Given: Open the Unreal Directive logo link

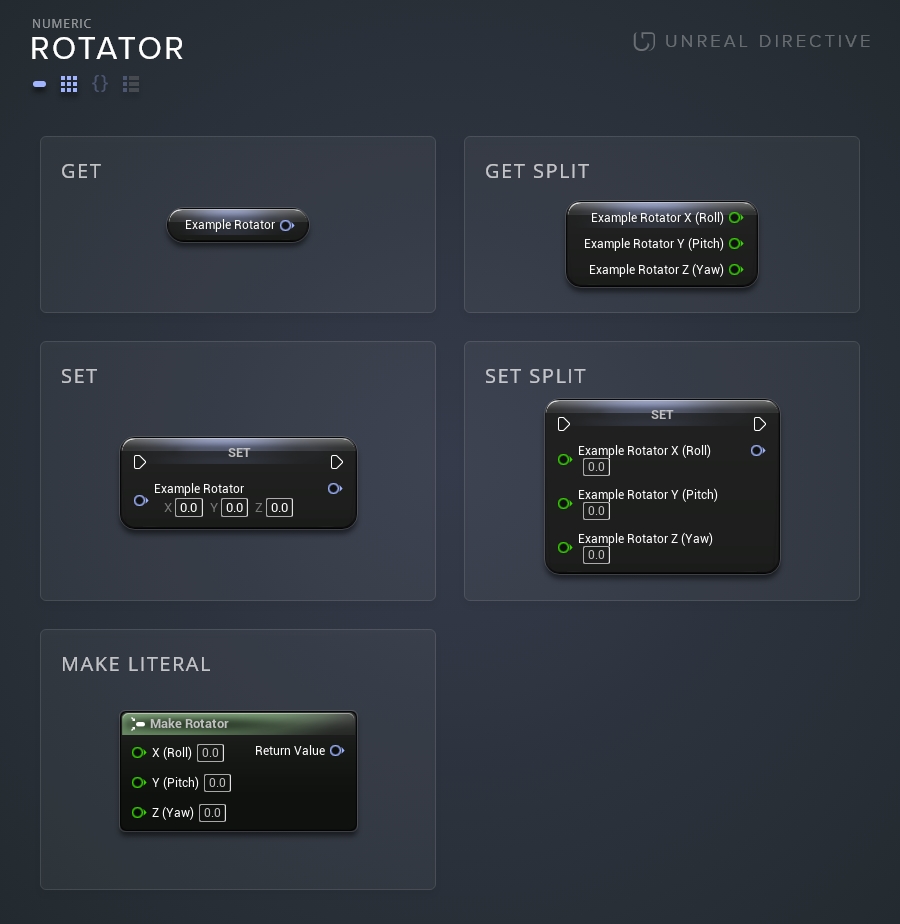Looking at the screenshot, I should (x=752, y=41).
